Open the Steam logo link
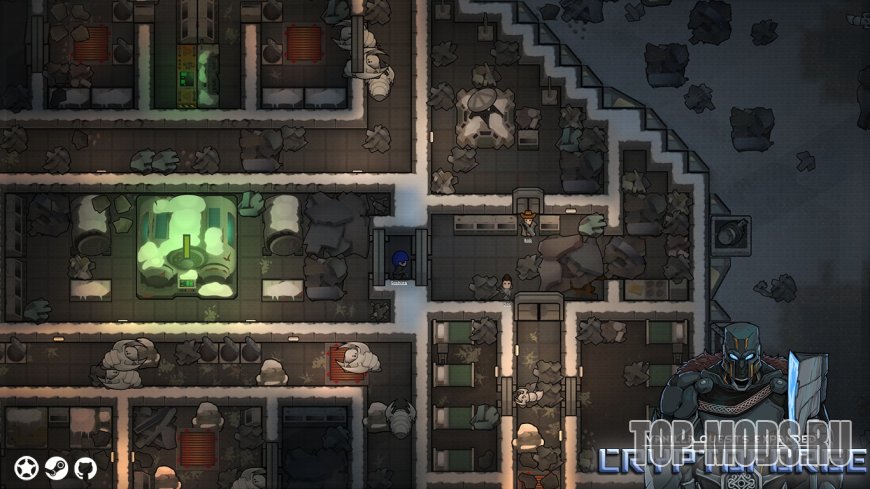 [x=56, y=467]
